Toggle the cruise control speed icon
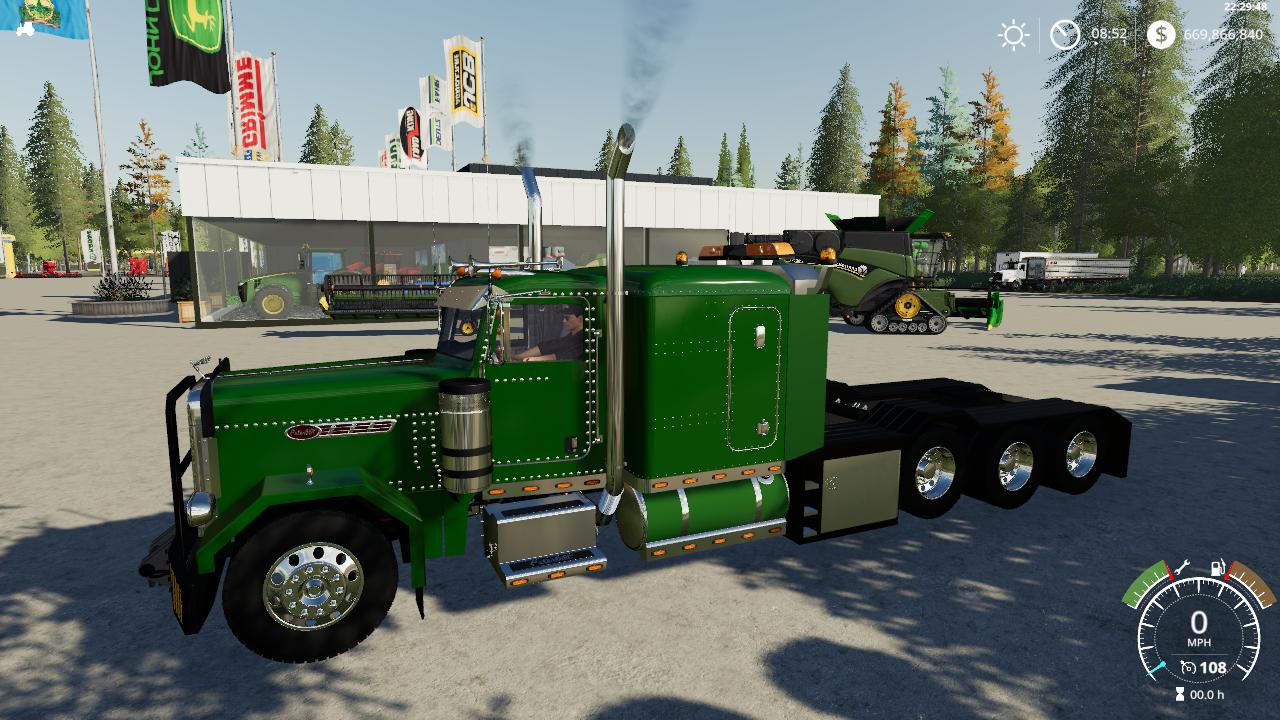This screenshot has width=1280, height=720. coord(1188,667)
